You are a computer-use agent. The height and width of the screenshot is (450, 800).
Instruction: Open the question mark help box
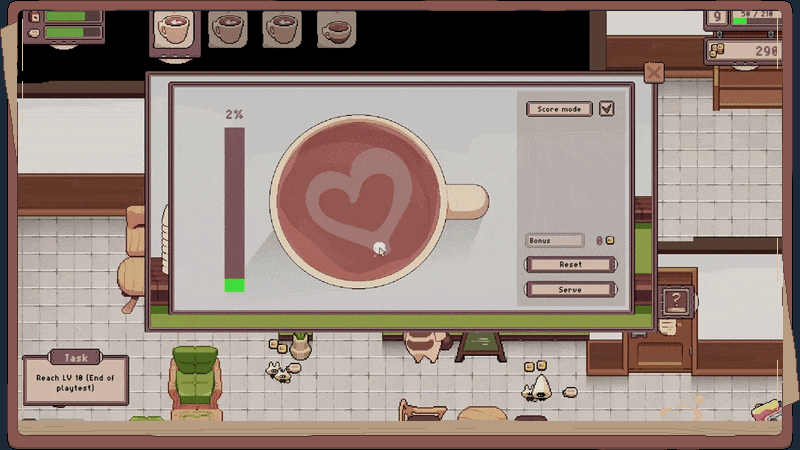pos(677,300)
